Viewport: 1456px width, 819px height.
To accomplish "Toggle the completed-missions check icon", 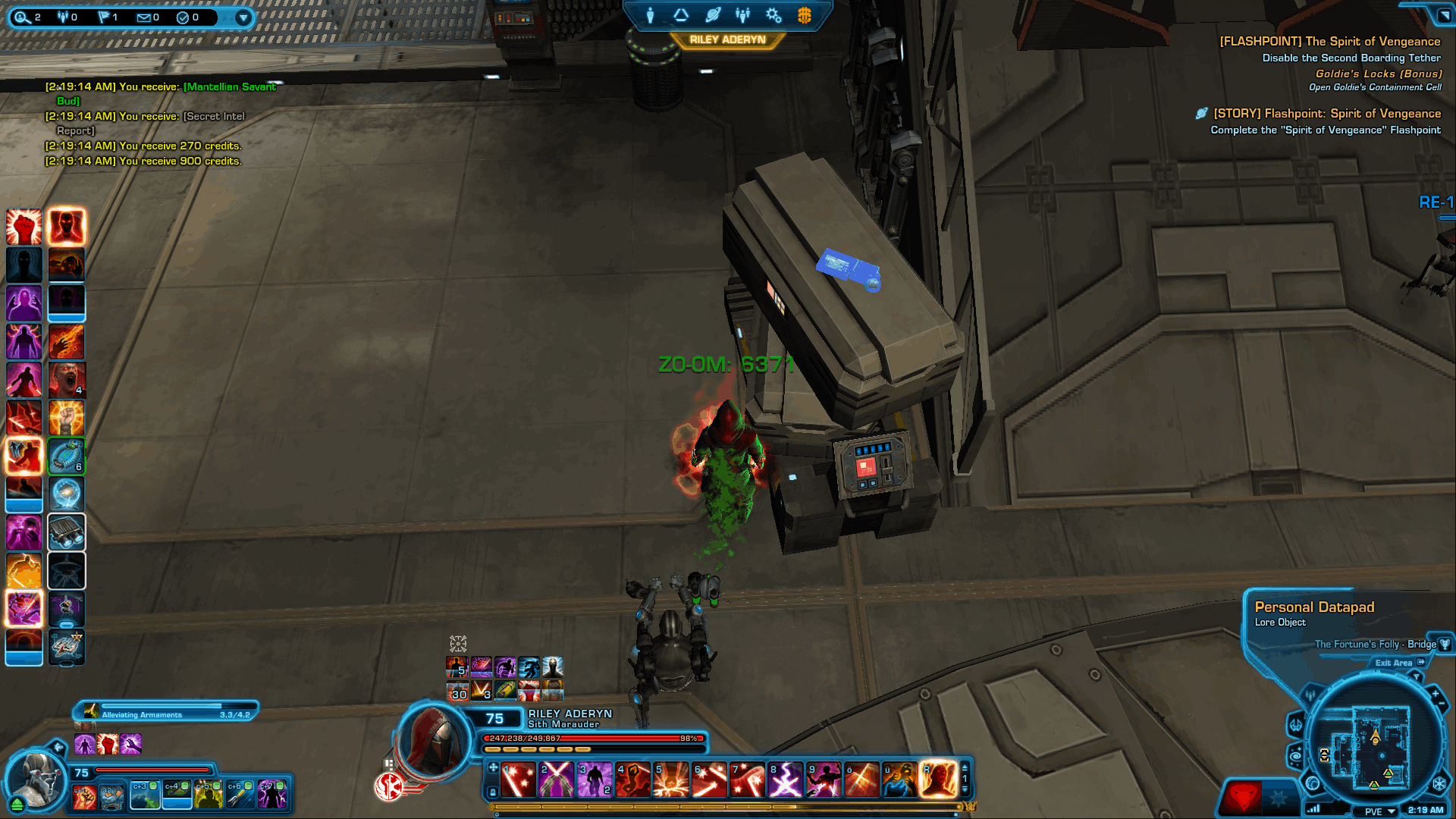I will (182, 17).
